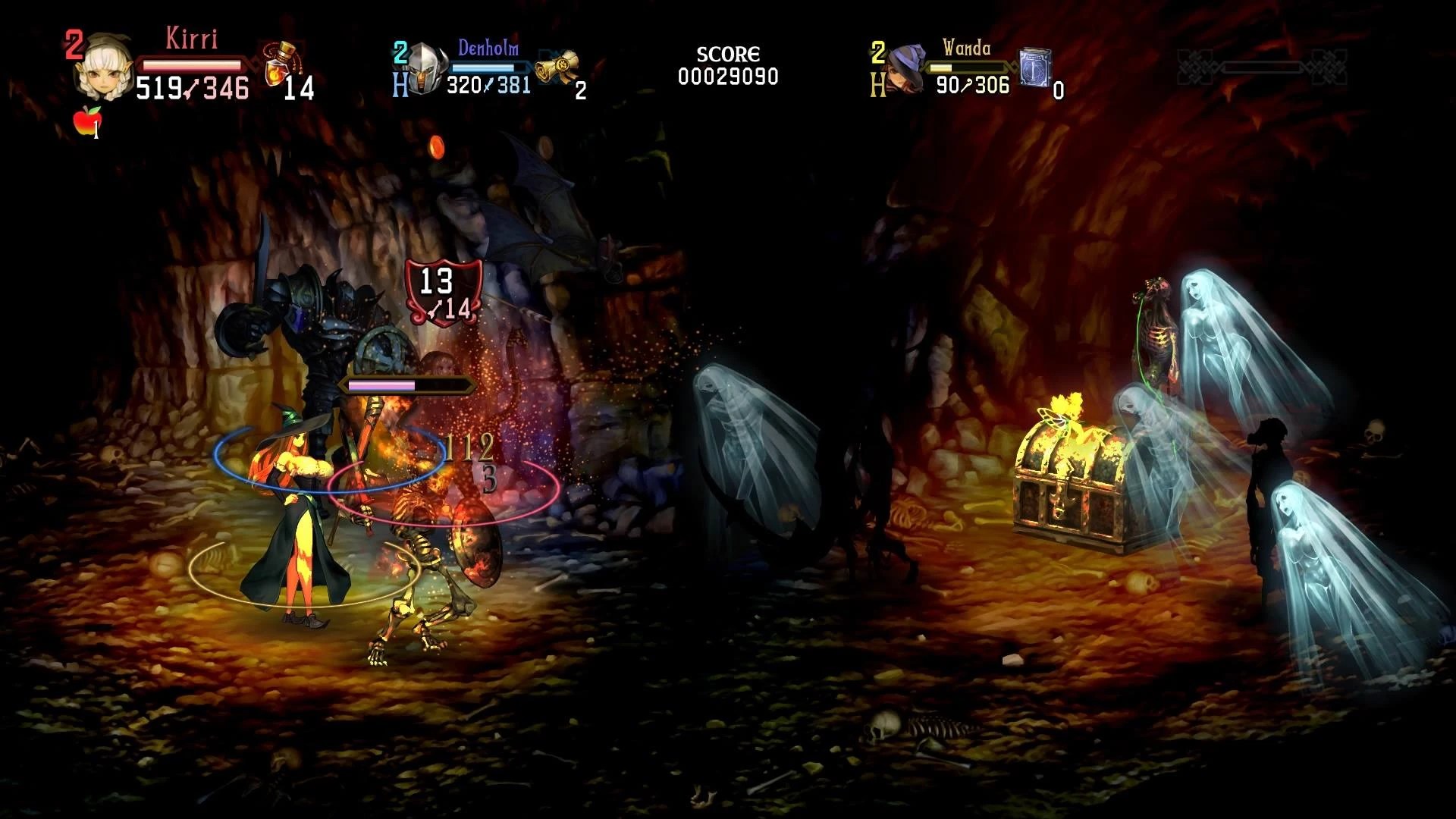Click the empty fourth player slot
This screenshot has height=819, width=1456.
[x=1261, y=68]
